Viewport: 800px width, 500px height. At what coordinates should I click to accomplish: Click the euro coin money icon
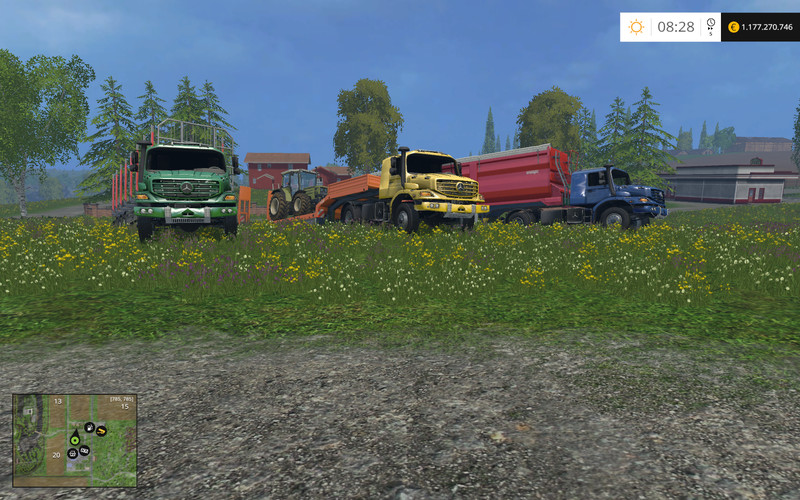coord(732,27)
